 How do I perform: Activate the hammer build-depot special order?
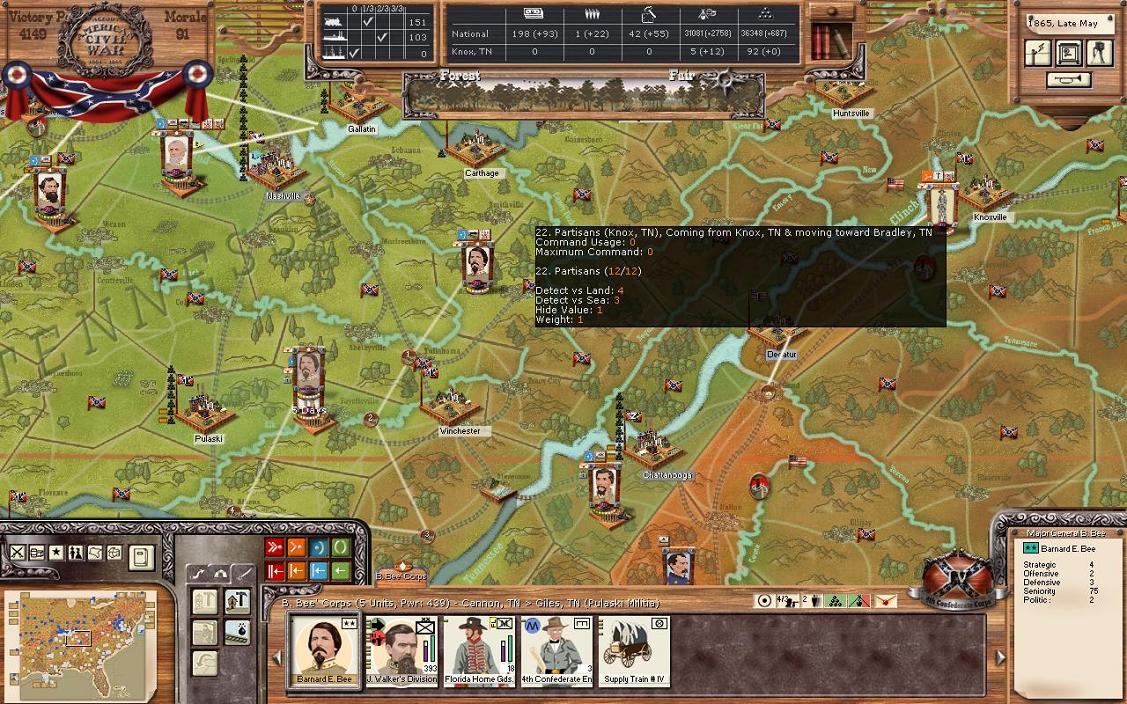tap(238, 601)
